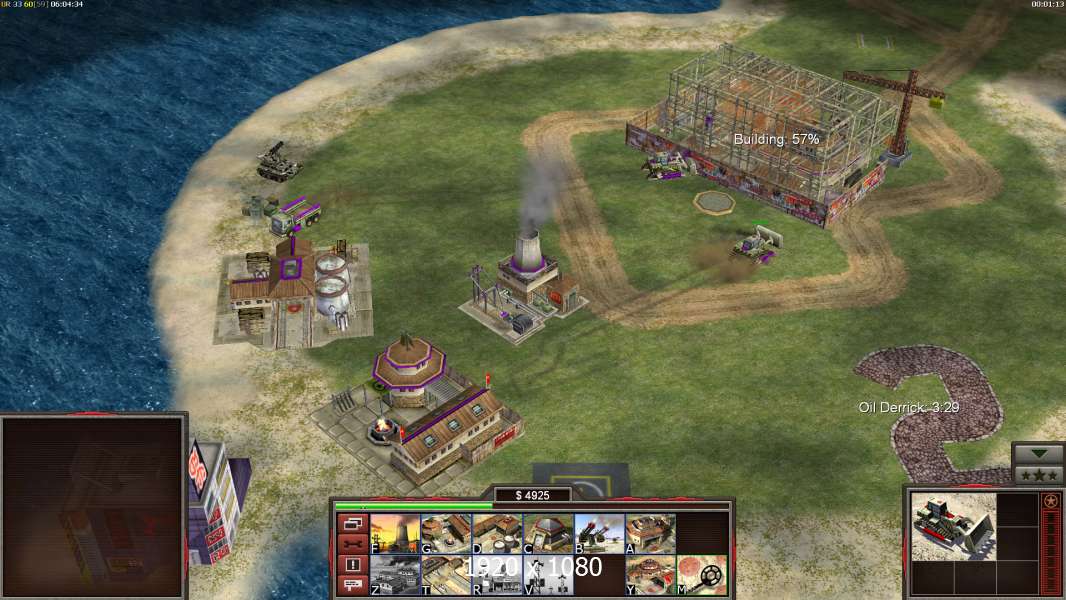Image resolution: width=1066 pixels, height=600 pixels.
Task: Queue the Bunker structure (hotkey C)
Action: coord(548,533)
